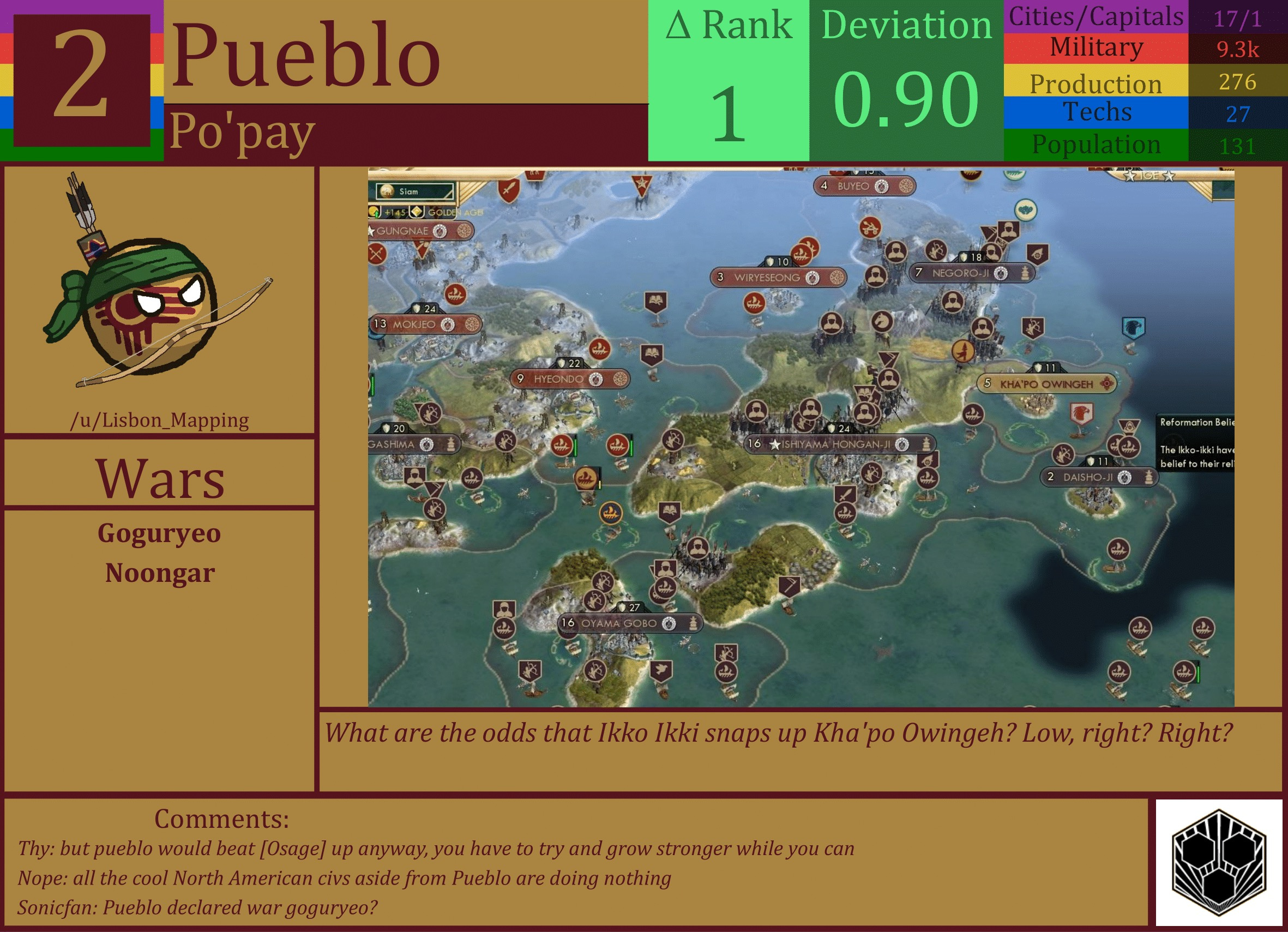
Task: Open /u/Lisbon_Mapping's profile link
Action: point(161,421)
